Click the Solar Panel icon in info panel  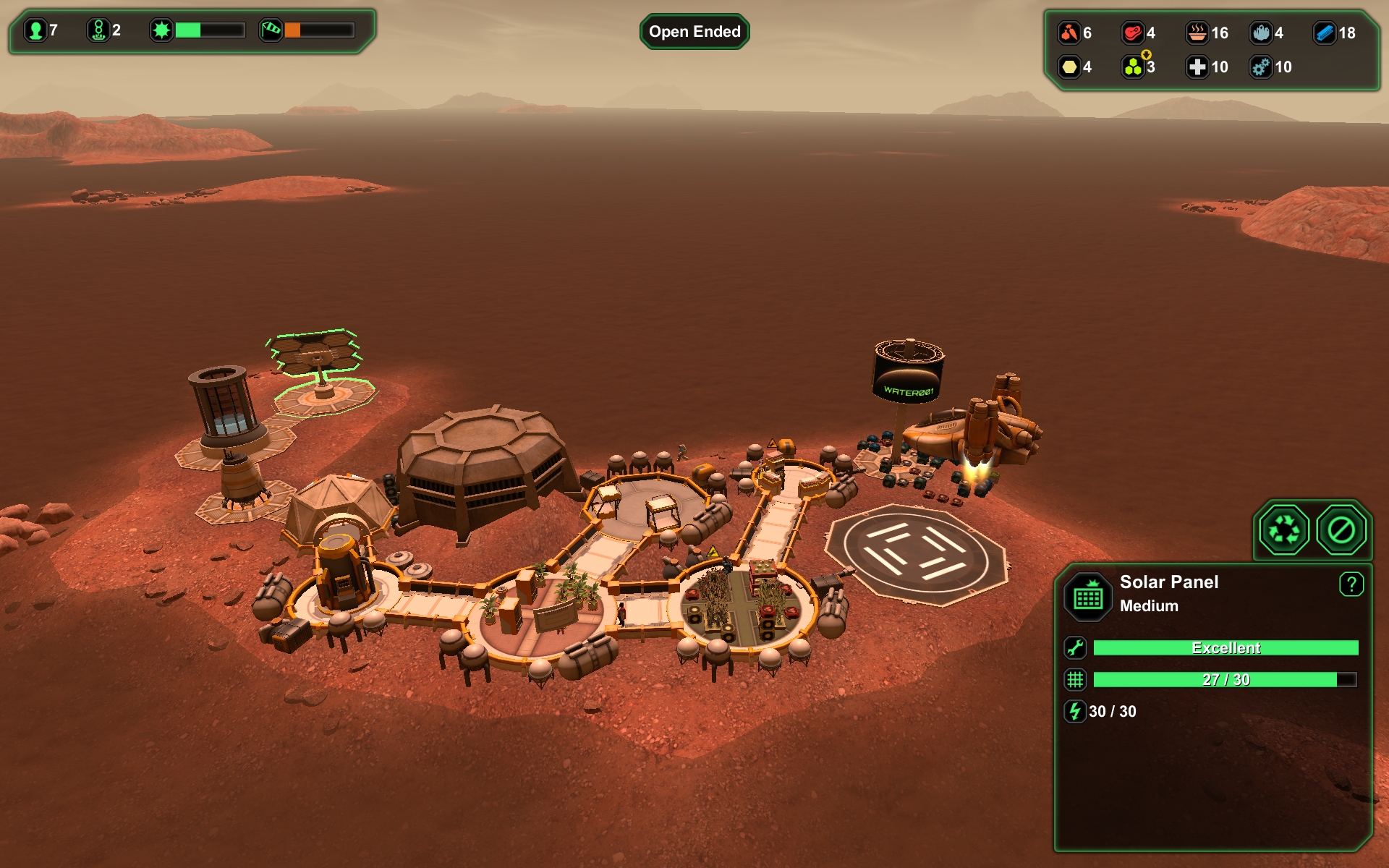1088,597
